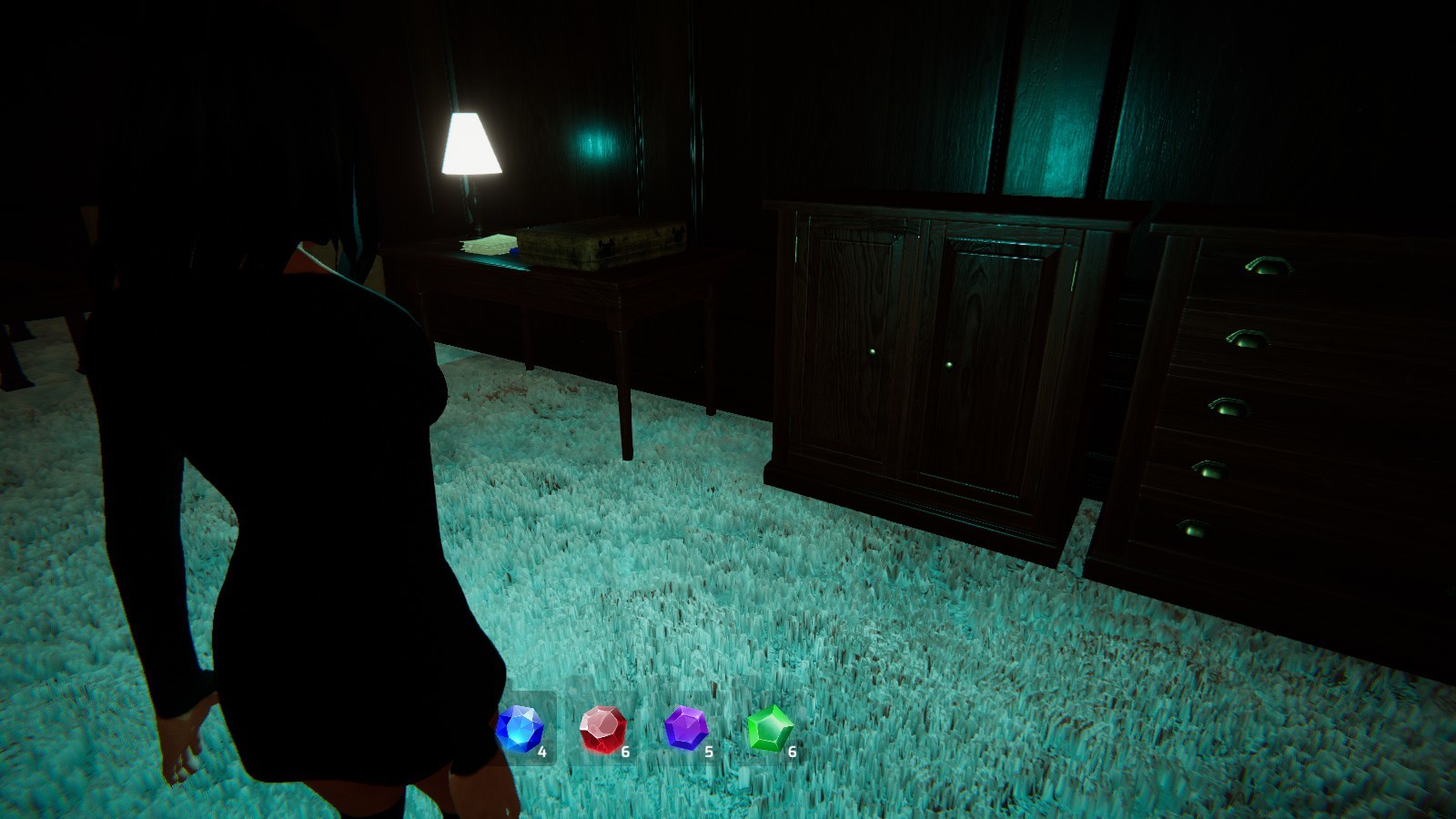Viewport: 1456px width, 819px height.
Task: Select the red gem counter icon
Action: tap(602, 728)
